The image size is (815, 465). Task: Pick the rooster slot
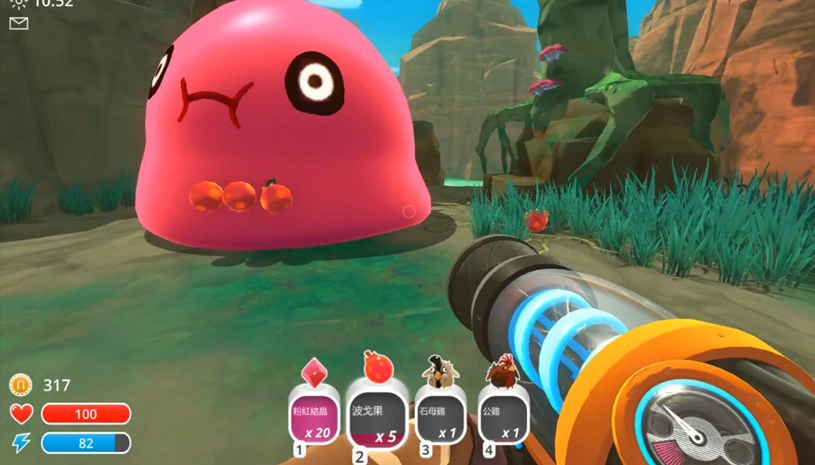point(502,414)
